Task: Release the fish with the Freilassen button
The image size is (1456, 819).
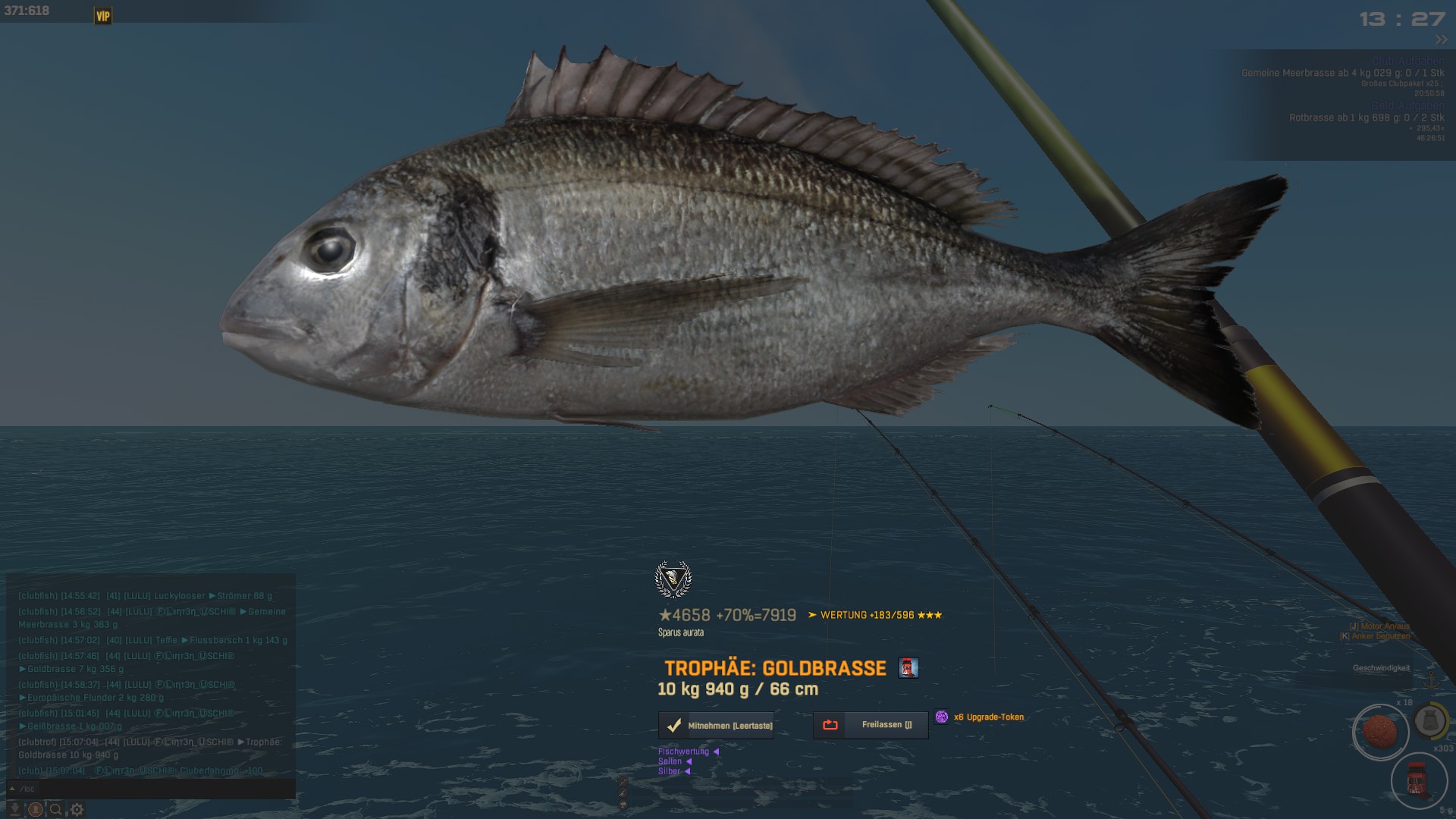Action: [871, 725]
